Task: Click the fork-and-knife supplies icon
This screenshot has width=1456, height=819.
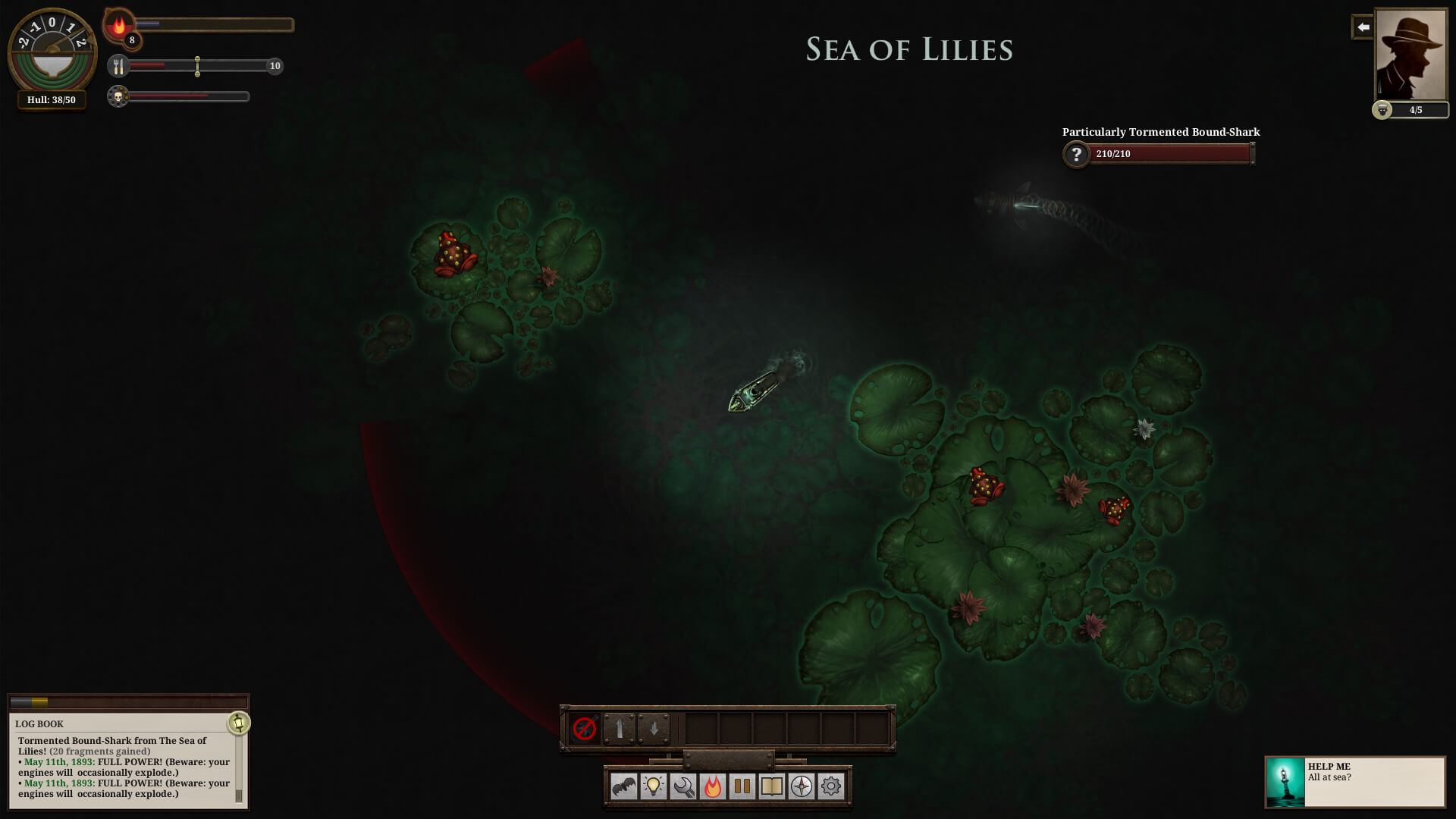Action: coord(119,67)
